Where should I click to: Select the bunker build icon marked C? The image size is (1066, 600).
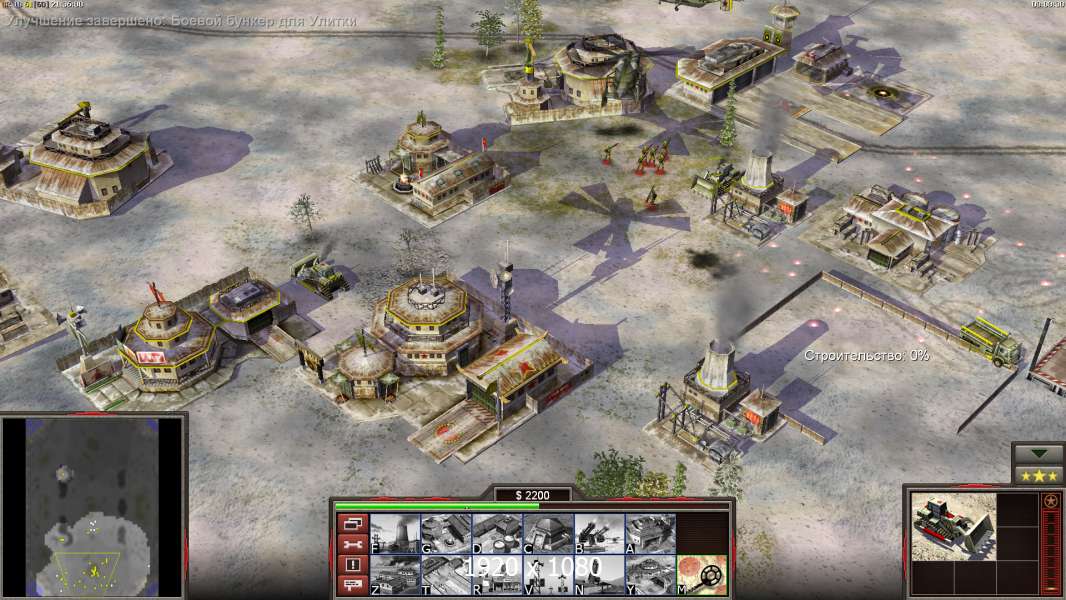(x=548, y=533)
